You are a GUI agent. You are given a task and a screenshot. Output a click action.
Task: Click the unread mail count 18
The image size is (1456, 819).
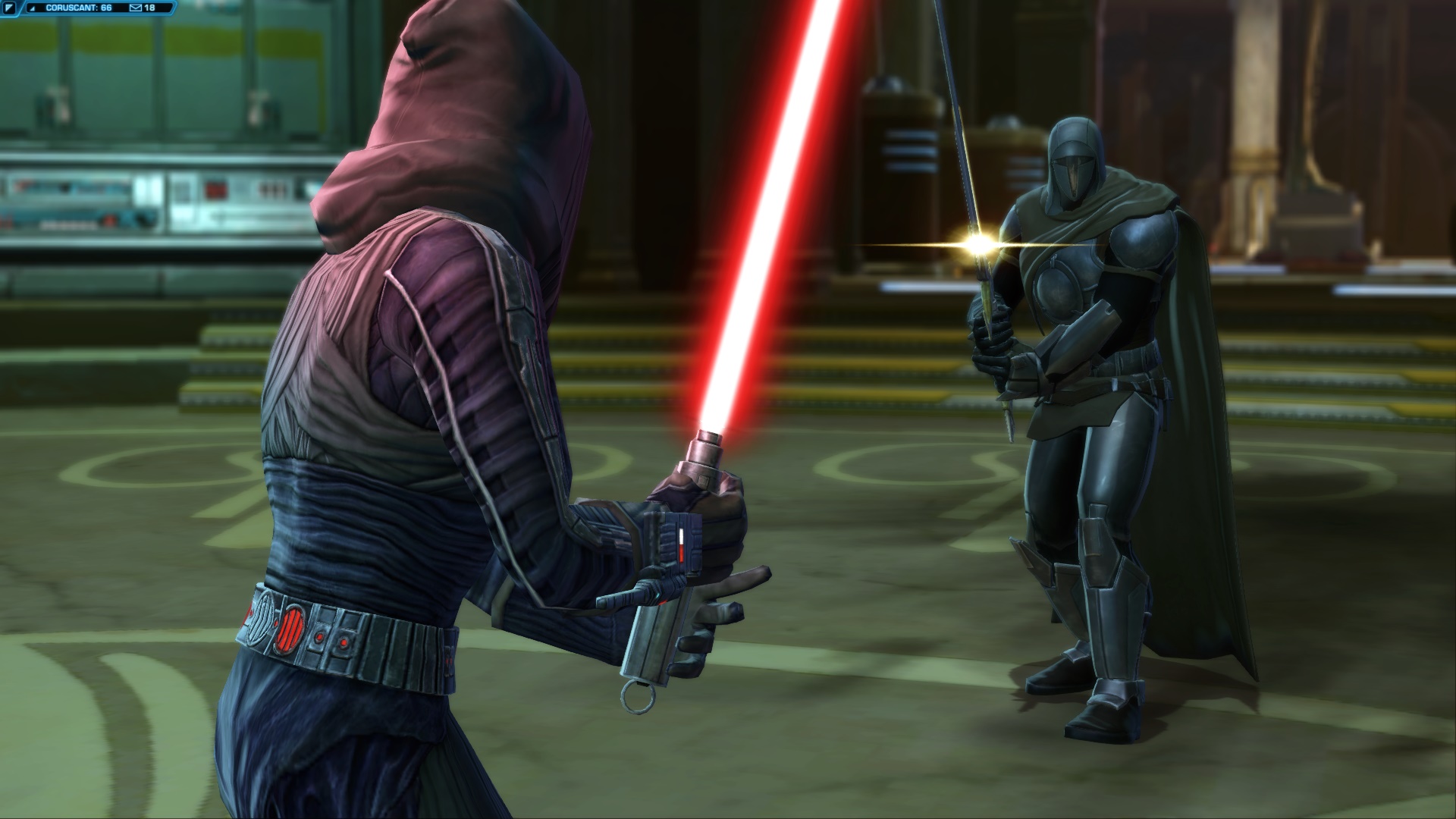coord(149,8)
